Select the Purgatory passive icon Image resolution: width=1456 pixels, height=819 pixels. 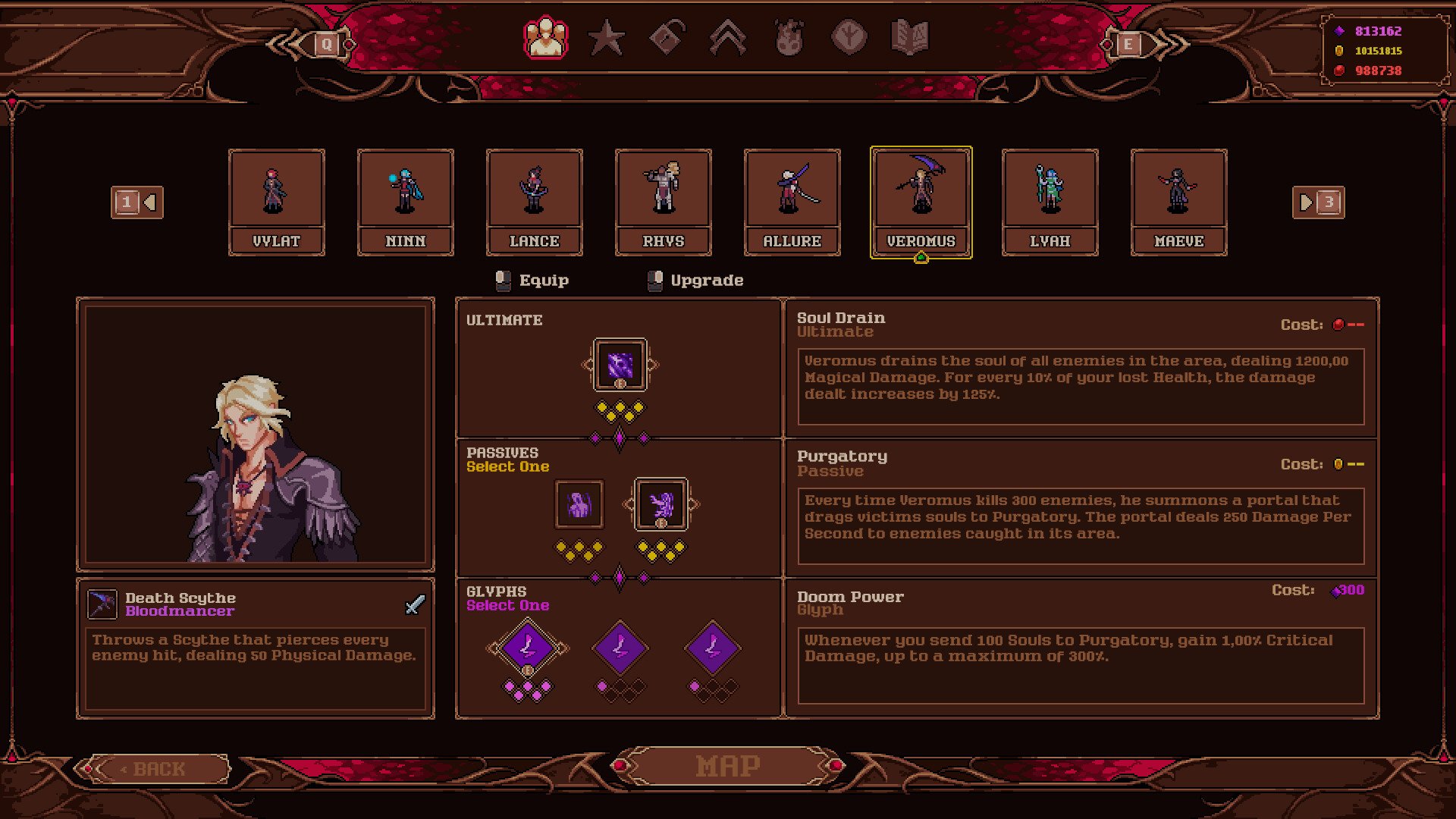(661, 504)
